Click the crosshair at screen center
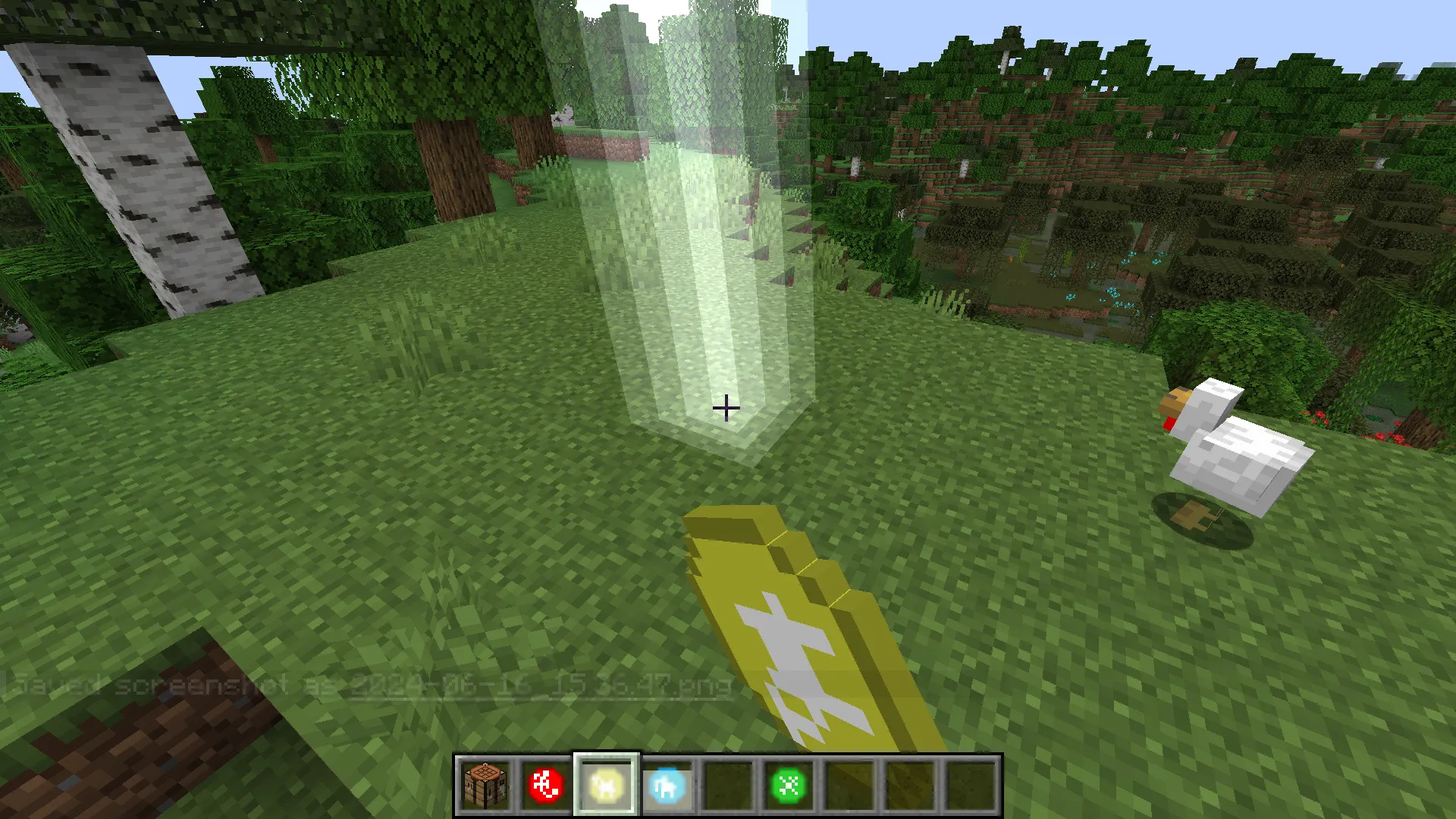1456x819 pixels. click(x=726, y=409)
